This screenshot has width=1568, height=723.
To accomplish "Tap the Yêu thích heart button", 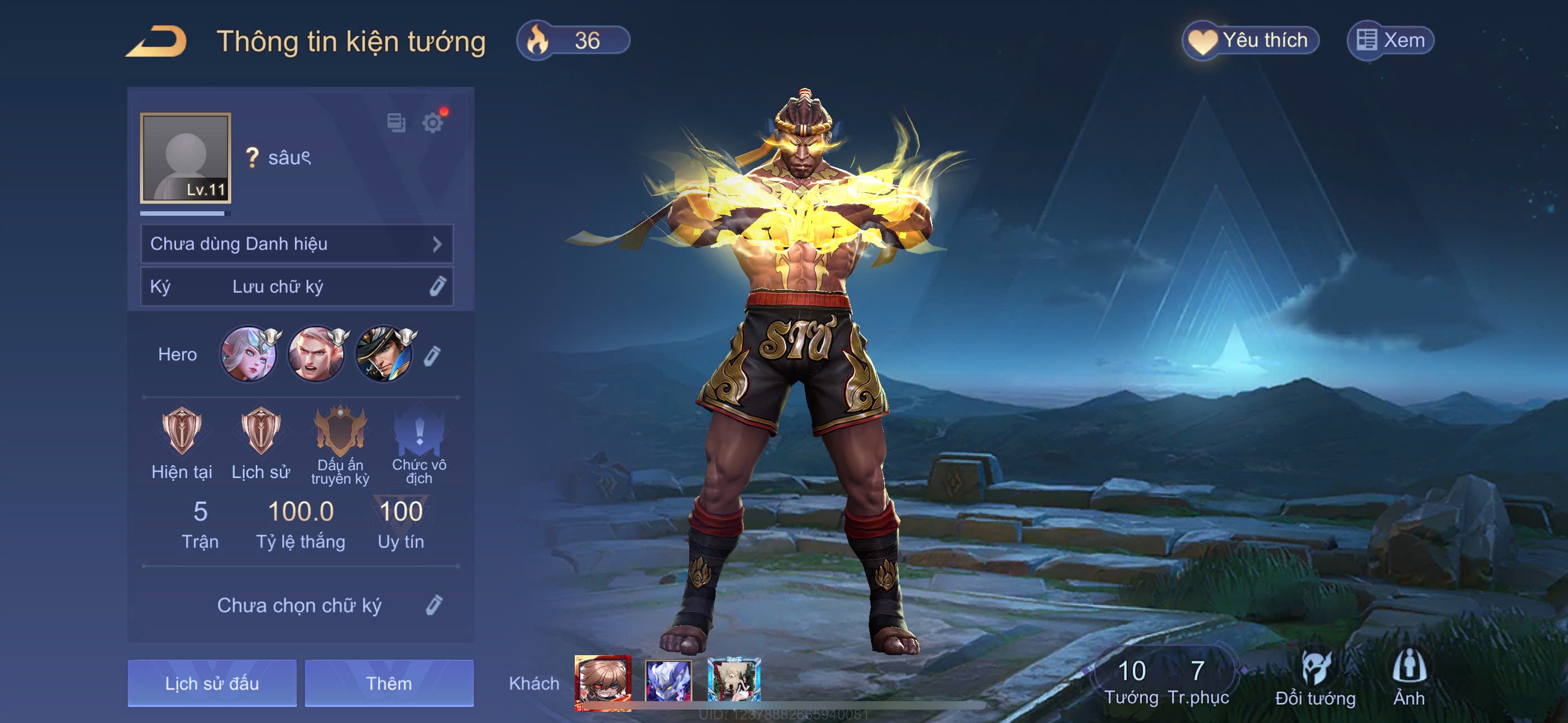I will pos(1250,41).
